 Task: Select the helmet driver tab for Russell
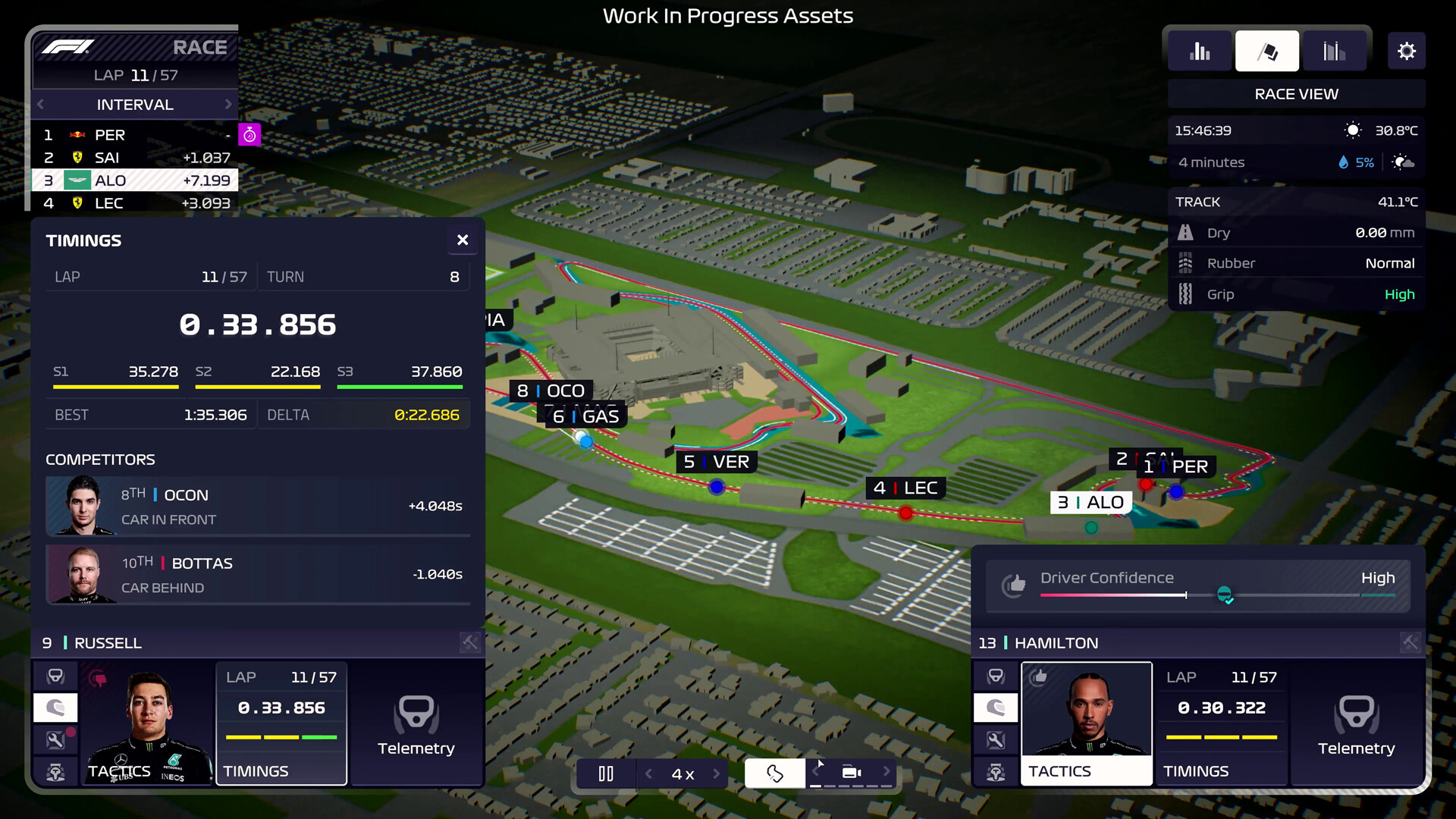pos(55,708)
